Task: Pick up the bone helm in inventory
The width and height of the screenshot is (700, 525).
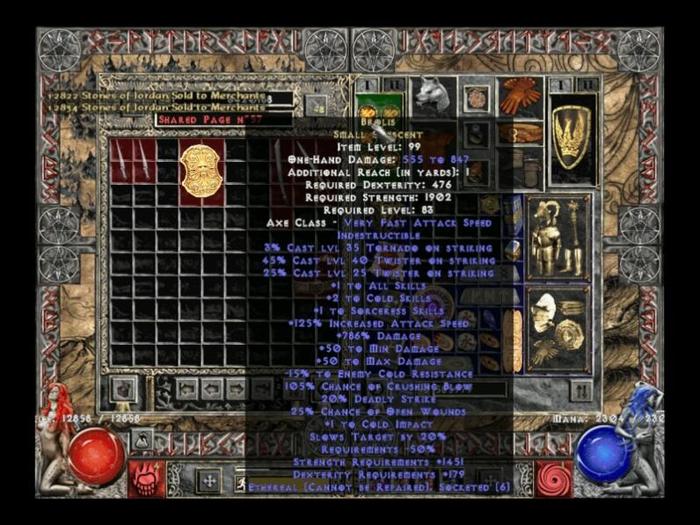Action: (x=543, y=310)
